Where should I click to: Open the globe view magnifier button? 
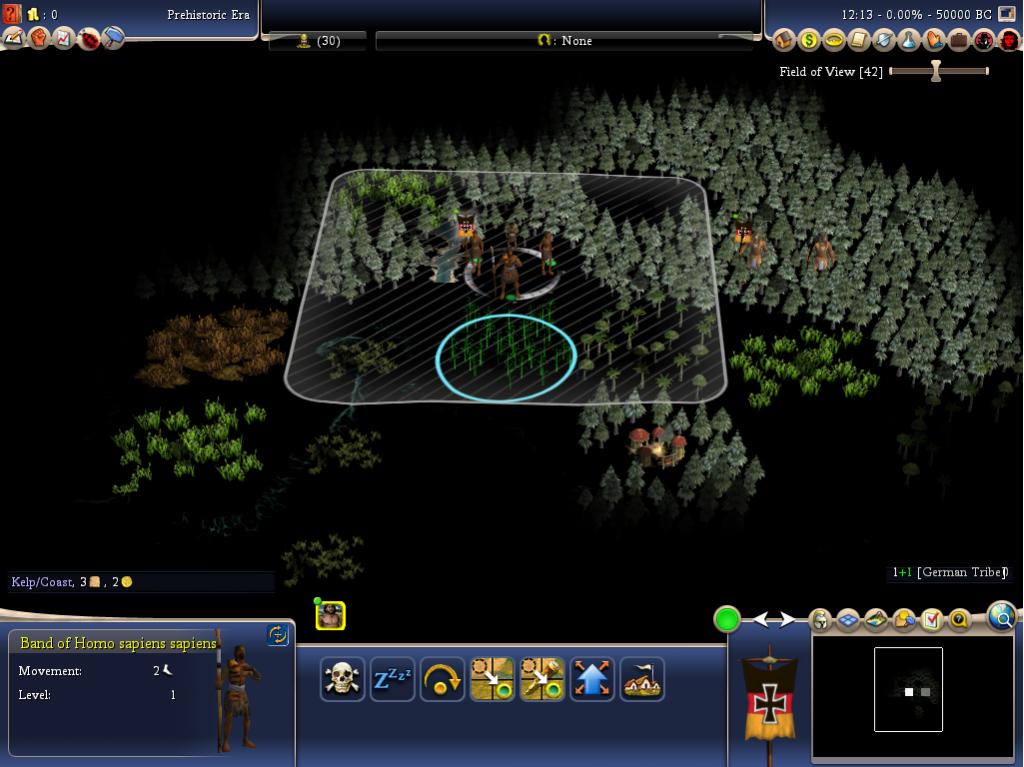pos(1002,617)
